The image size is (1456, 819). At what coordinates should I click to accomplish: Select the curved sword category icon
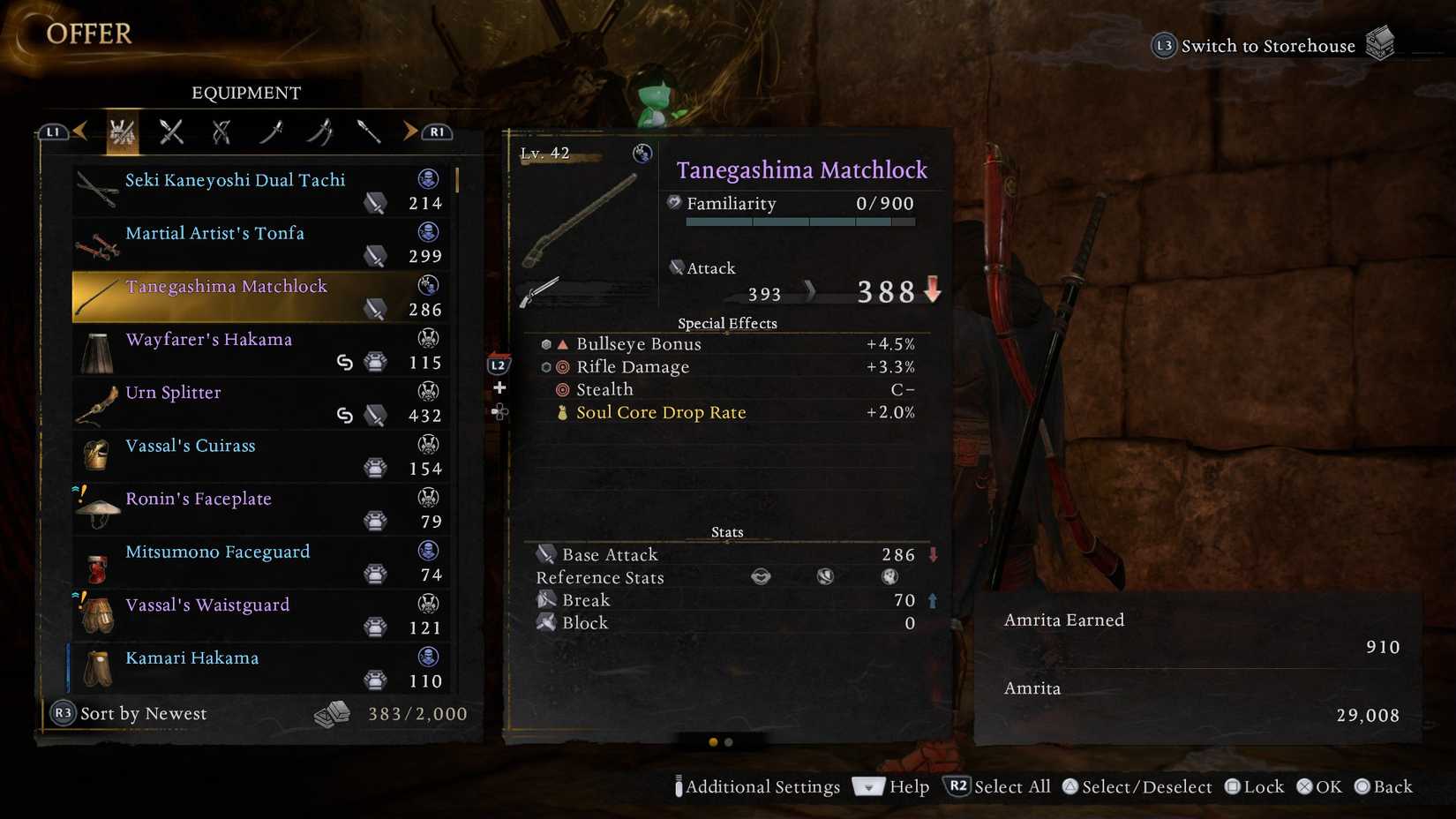pyautogui.click(x=270, y=131)
